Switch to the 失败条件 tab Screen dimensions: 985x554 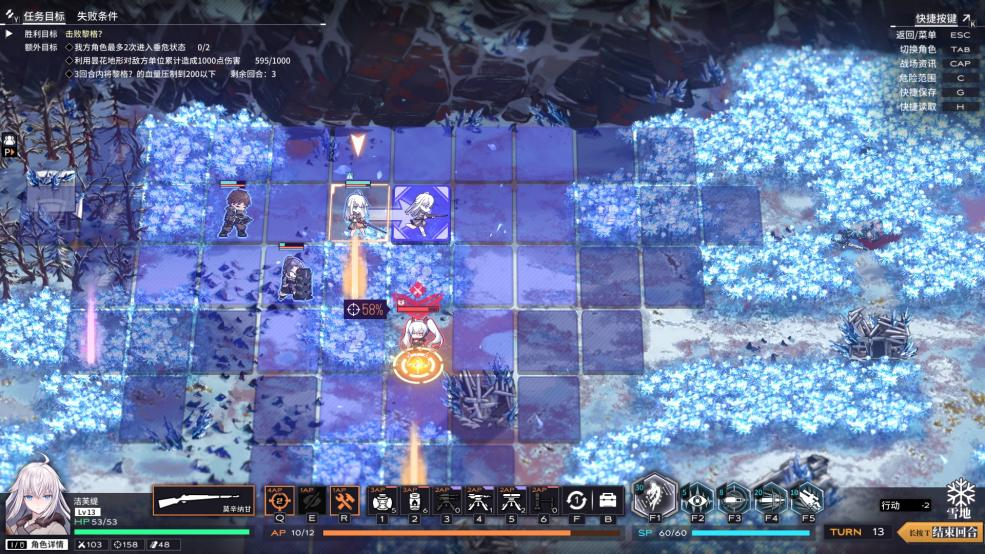tap(97, 17)
